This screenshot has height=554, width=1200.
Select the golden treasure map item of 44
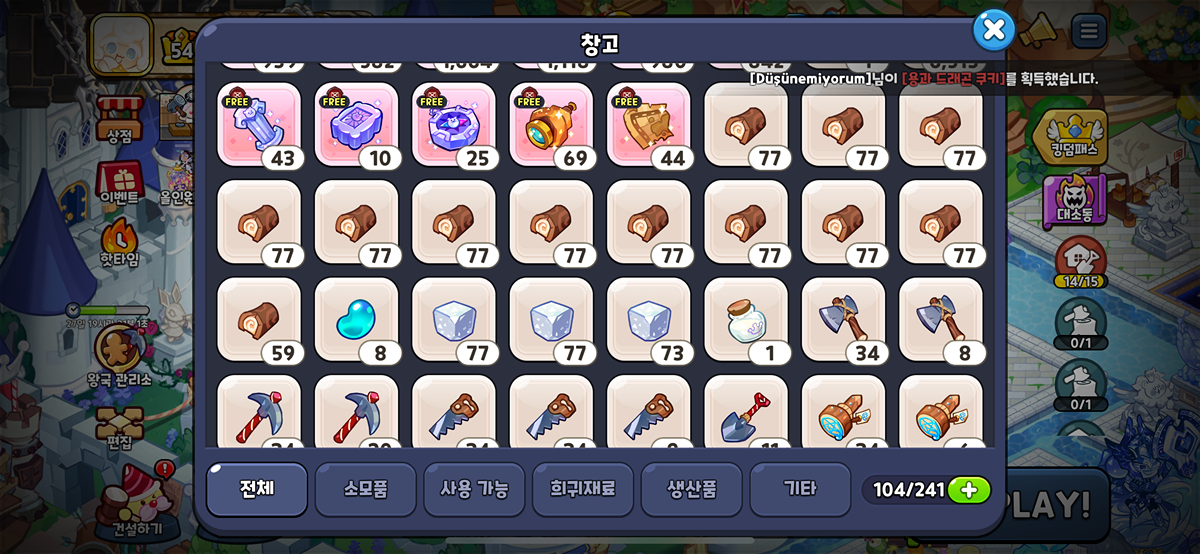tap(648, 124)
